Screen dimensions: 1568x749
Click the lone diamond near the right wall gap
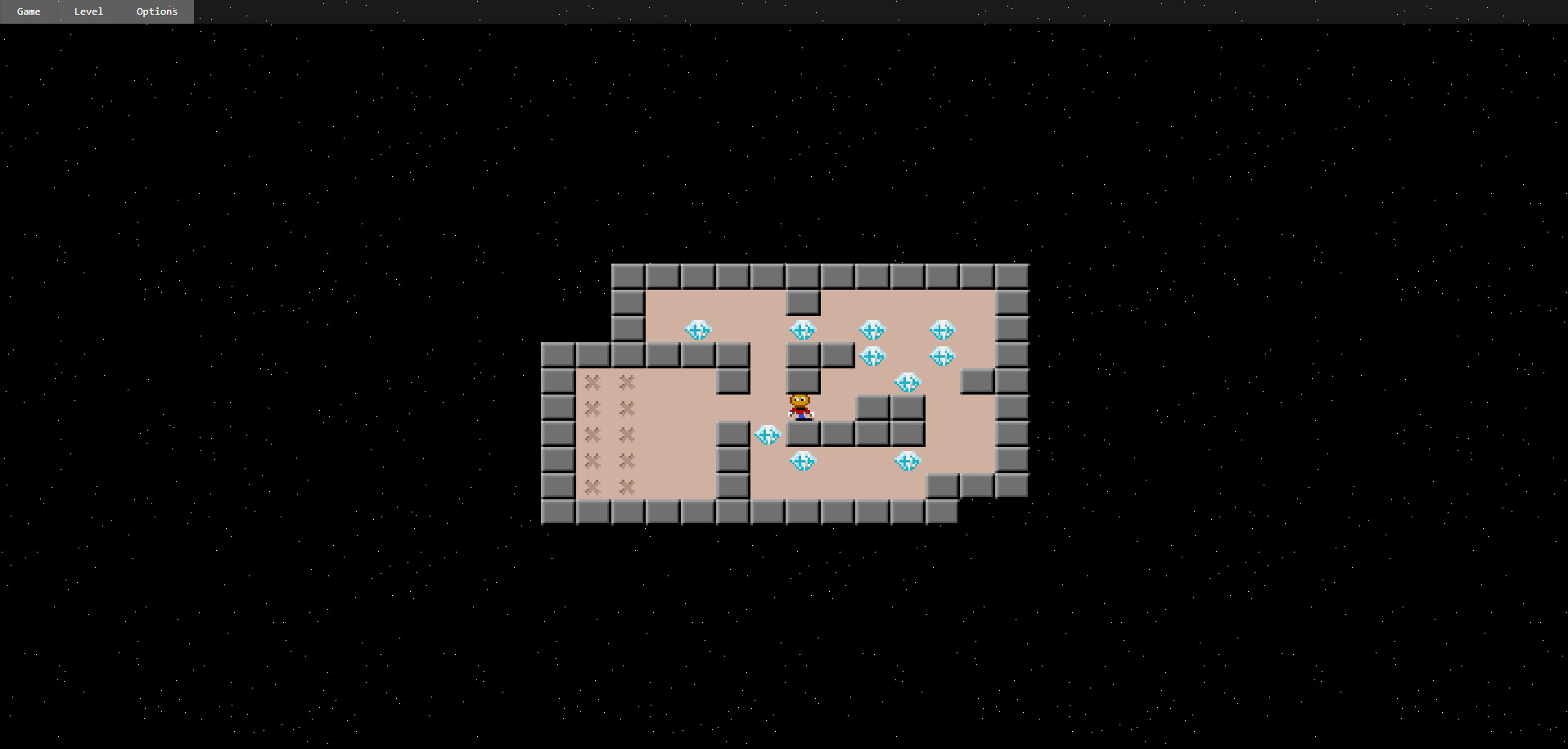coord(907,382)
